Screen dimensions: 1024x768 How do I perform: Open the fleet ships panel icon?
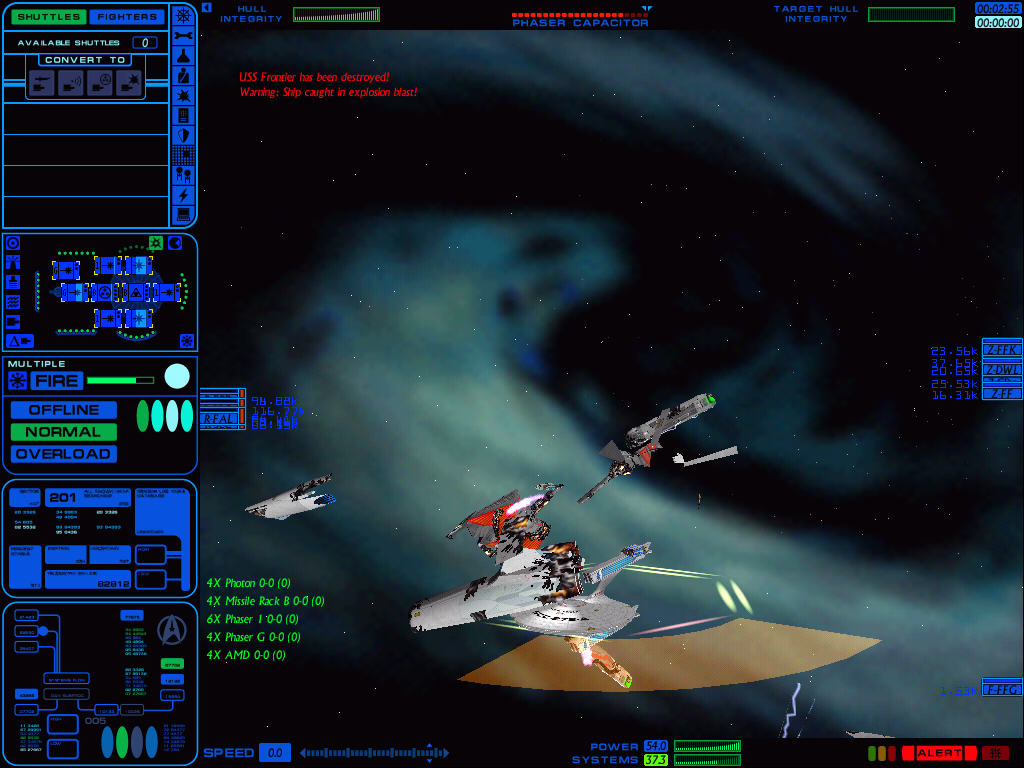click(184, 174)
